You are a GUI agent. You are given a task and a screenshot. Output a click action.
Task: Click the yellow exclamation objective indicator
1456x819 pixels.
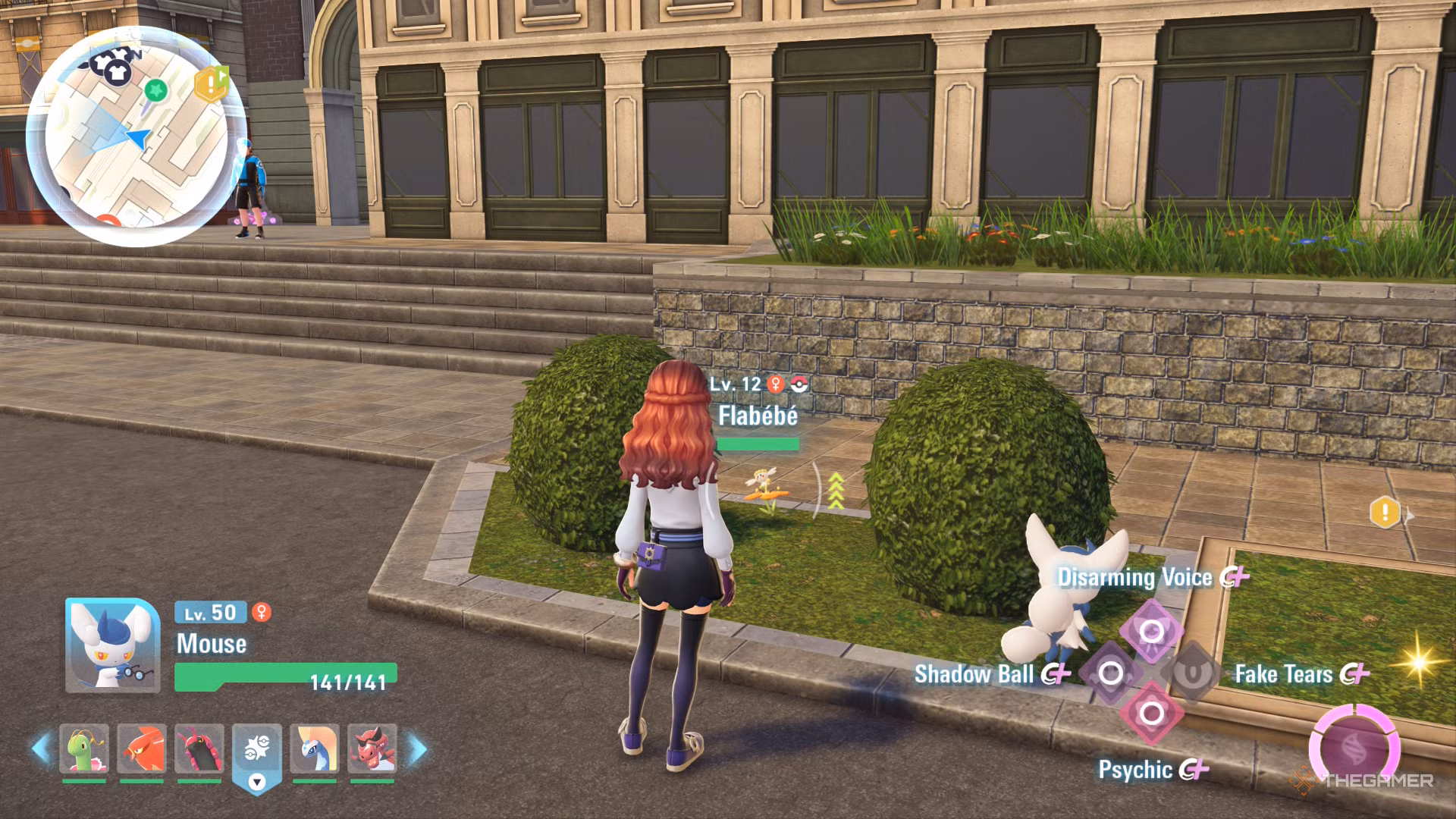point(1385,512)
